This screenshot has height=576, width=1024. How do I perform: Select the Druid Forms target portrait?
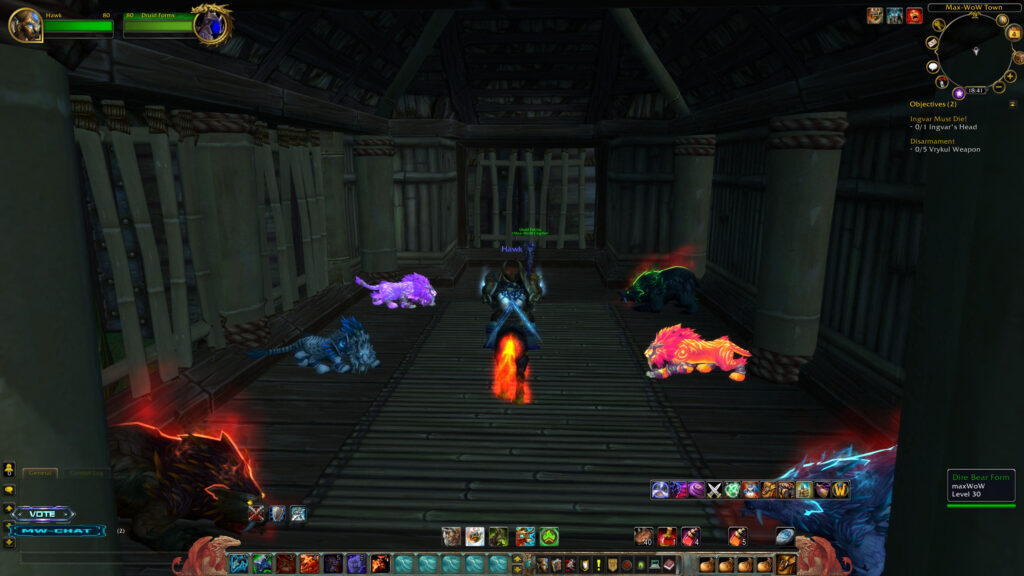[x=211, y=25]
